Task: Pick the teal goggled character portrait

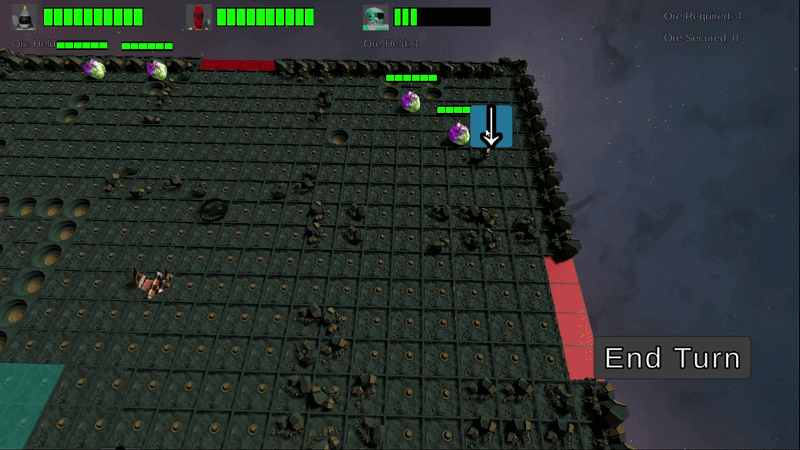Action: click(x=375, y=17)
